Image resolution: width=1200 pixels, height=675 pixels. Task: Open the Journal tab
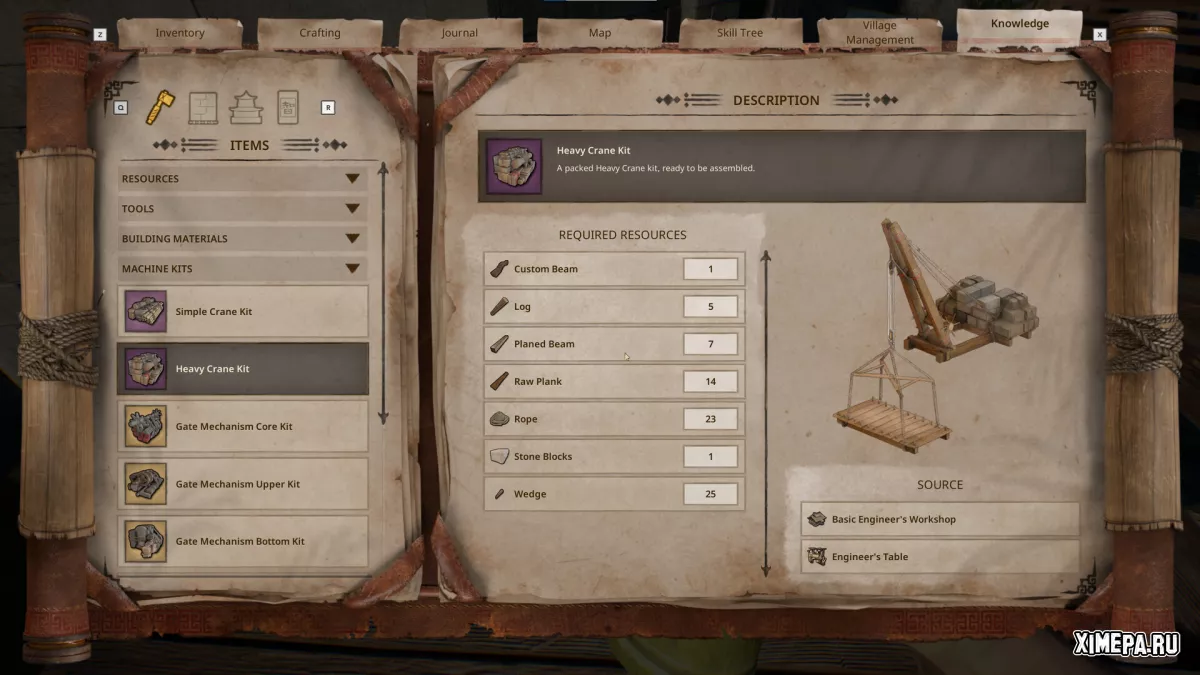(x=460, y=33)
